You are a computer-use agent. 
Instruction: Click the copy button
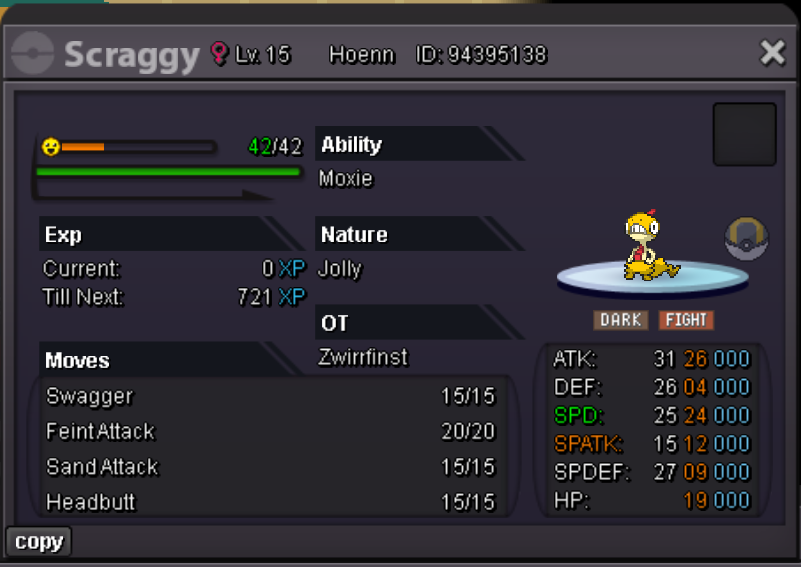pos(39,541)
